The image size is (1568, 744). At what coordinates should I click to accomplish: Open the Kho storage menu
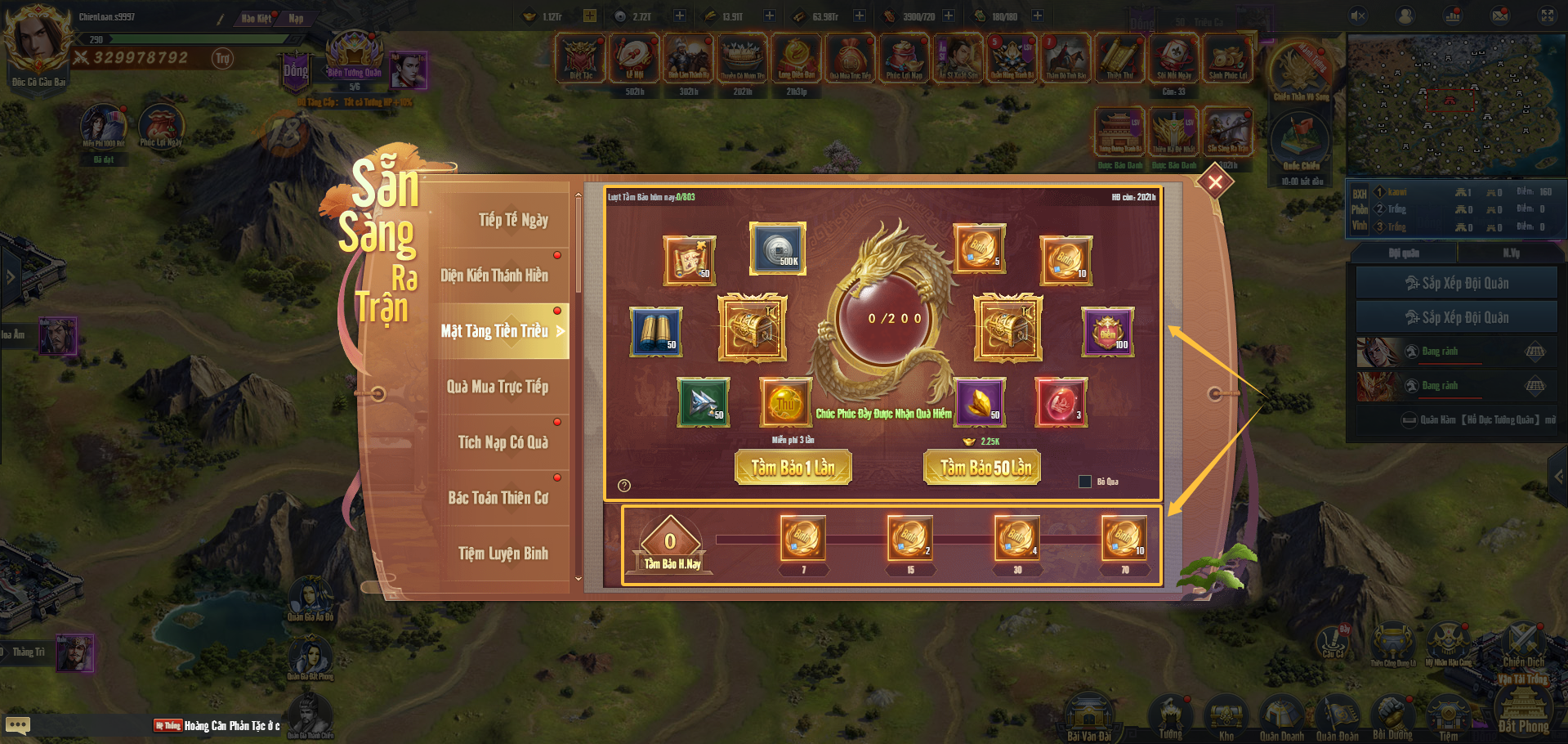coord(1226,718)
